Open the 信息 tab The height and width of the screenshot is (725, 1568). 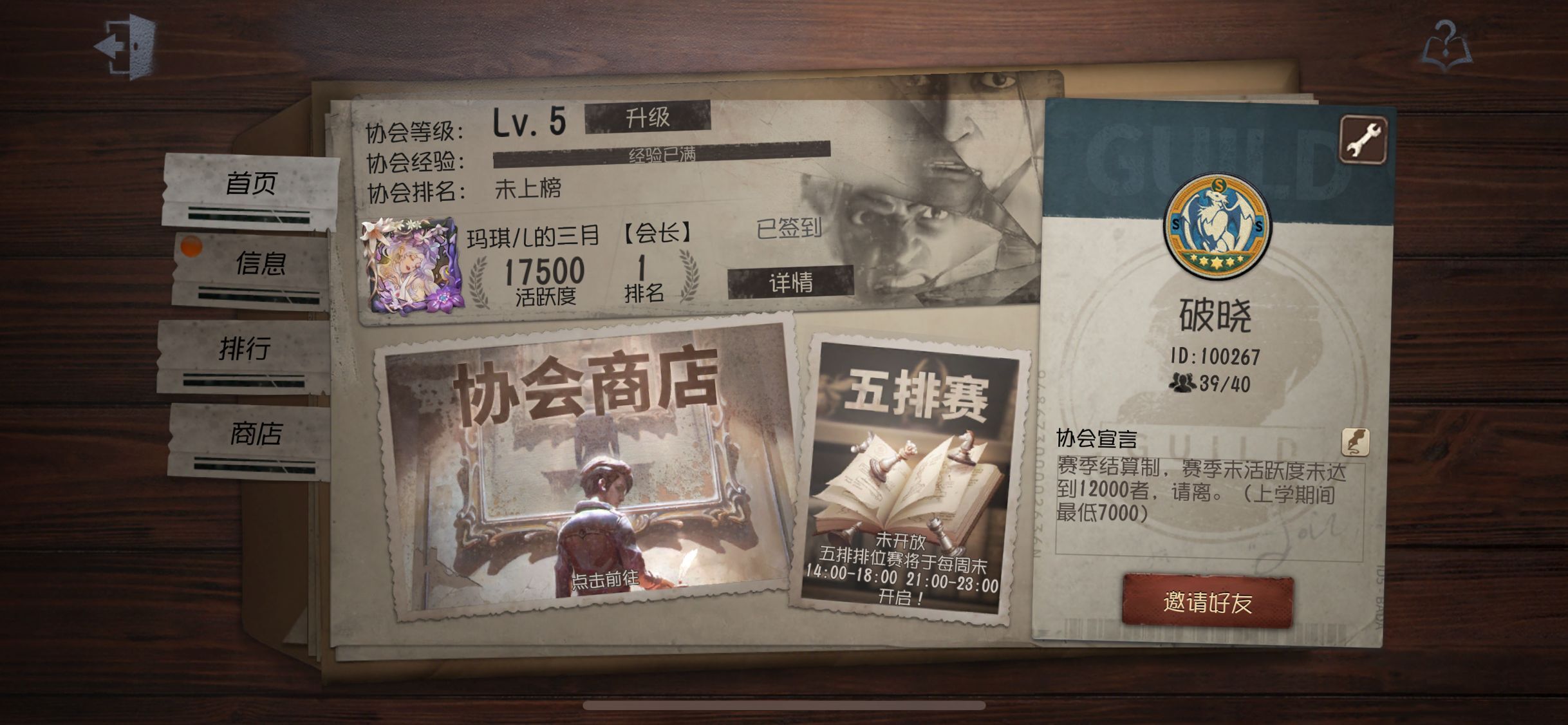259,263
